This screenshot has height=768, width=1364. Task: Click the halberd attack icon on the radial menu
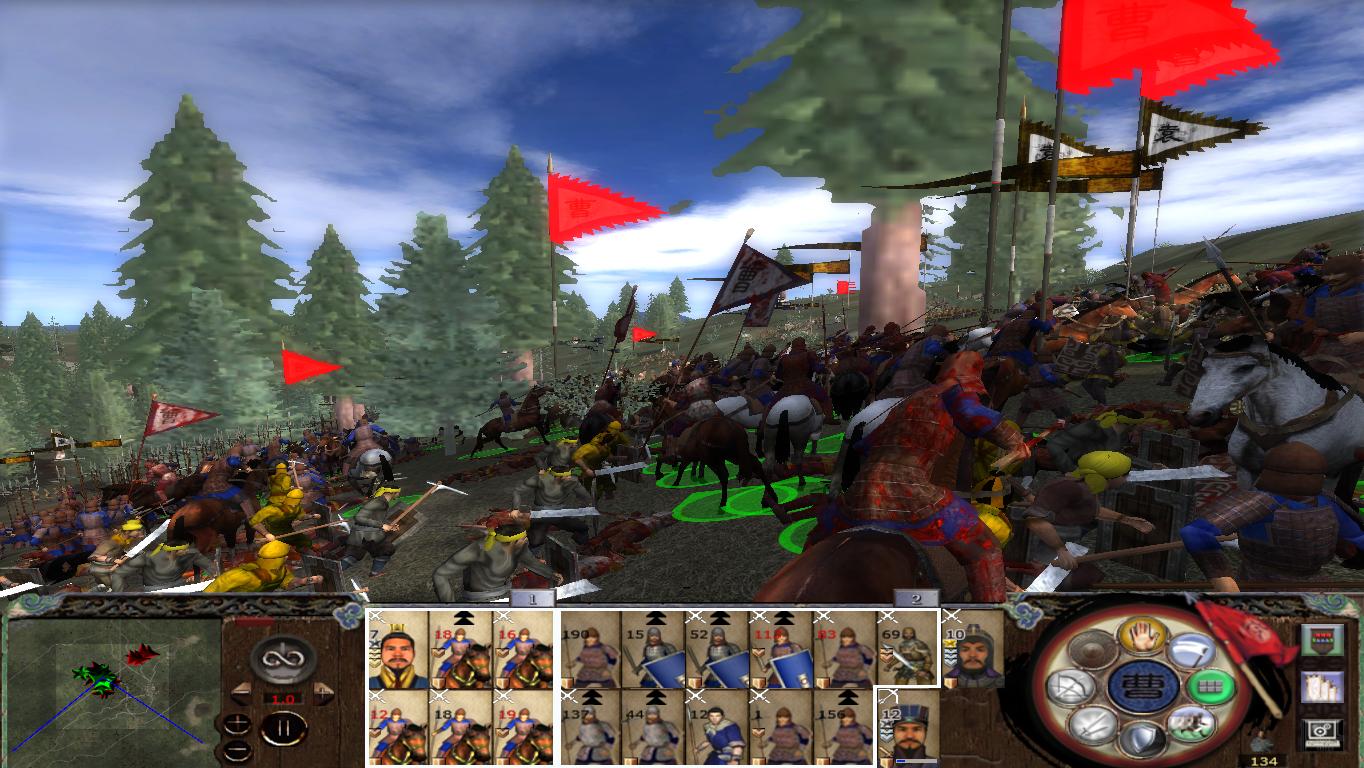point(1193,650)
